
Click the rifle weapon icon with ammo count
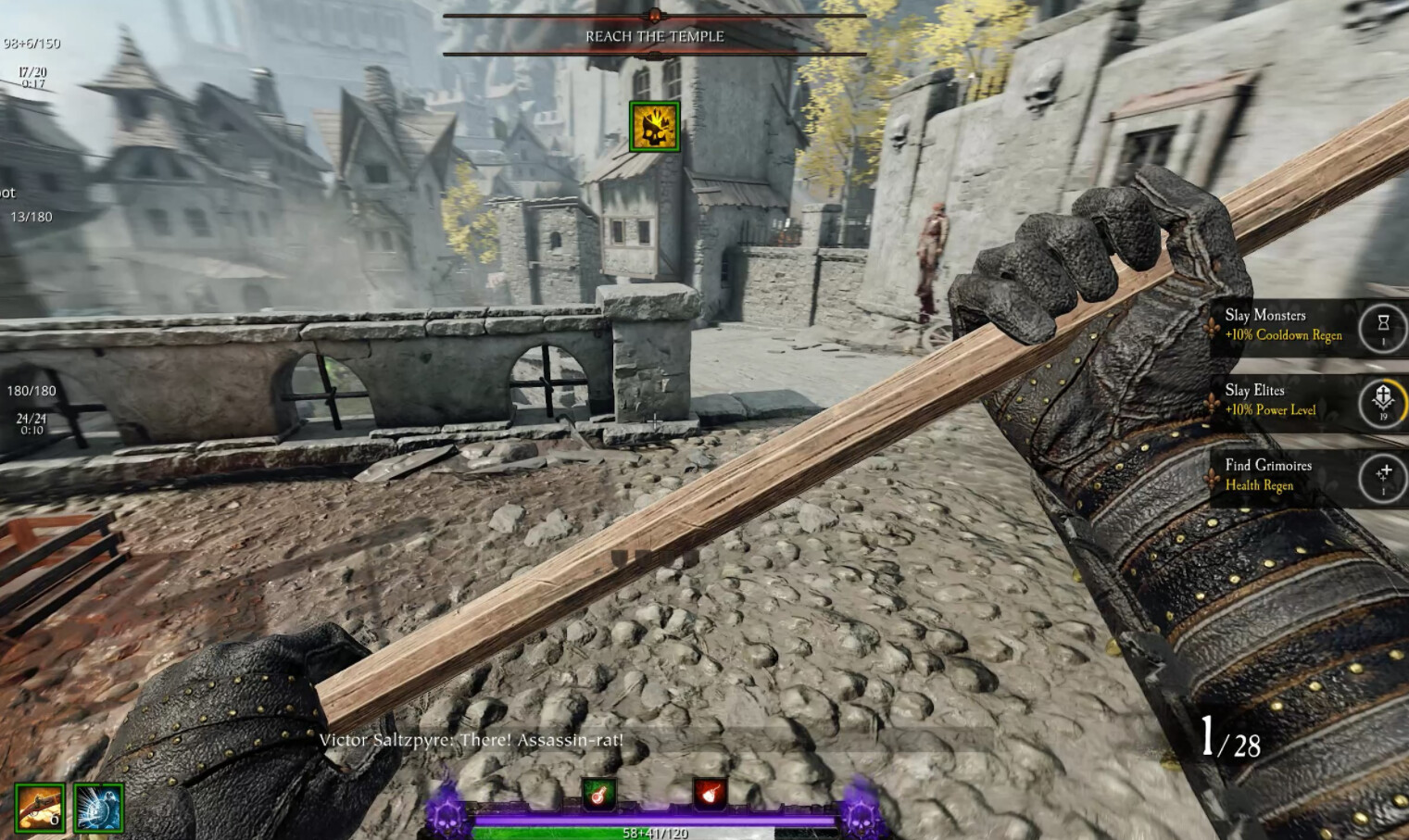pyautogui.click(x=40, y=808)
